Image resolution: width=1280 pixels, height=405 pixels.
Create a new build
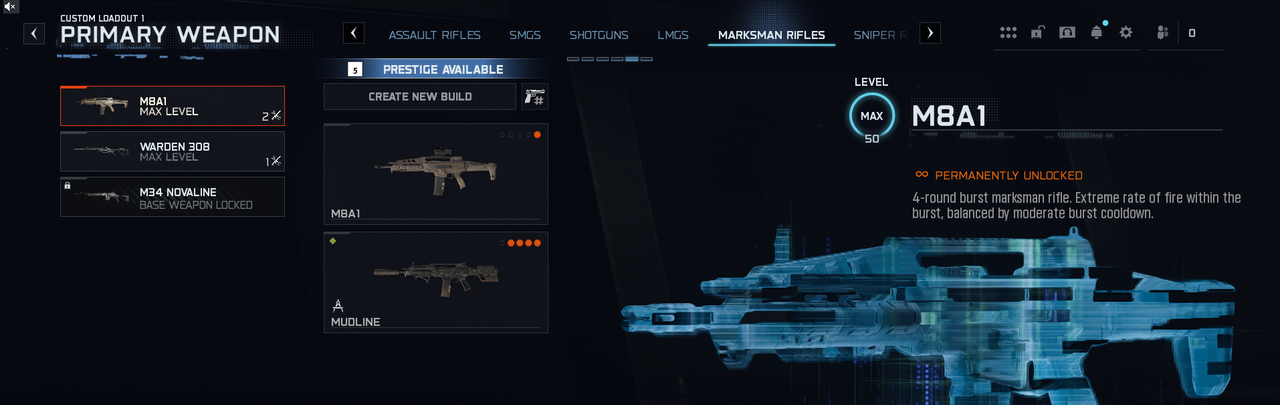click(x=420, y=97)
